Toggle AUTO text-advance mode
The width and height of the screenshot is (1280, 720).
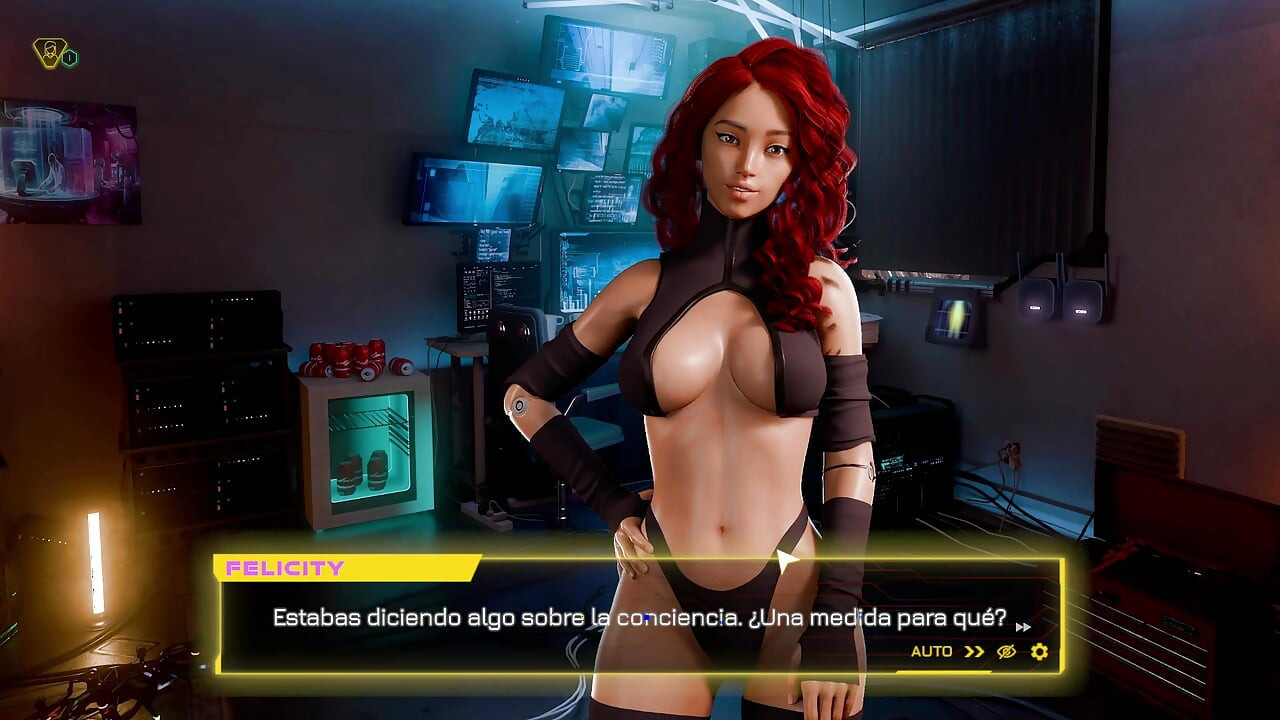coord(932,652)
